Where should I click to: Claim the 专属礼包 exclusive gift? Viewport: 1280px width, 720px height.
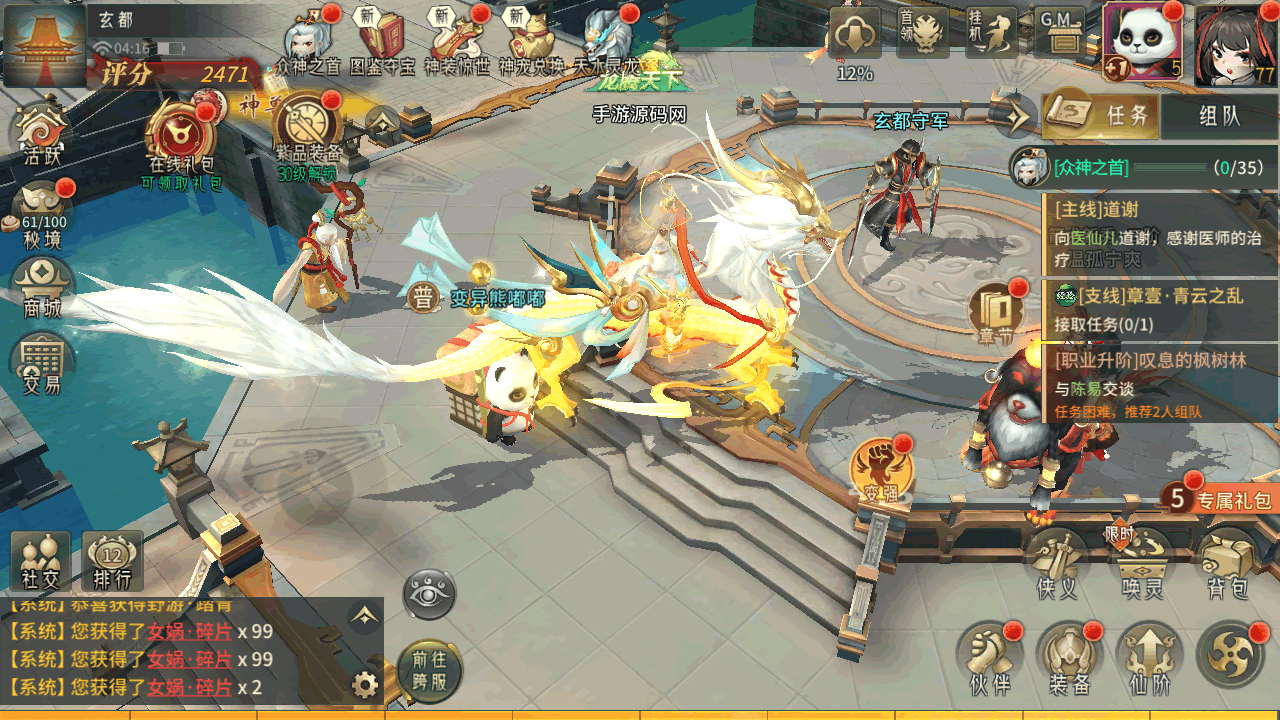coord(1222,498)
